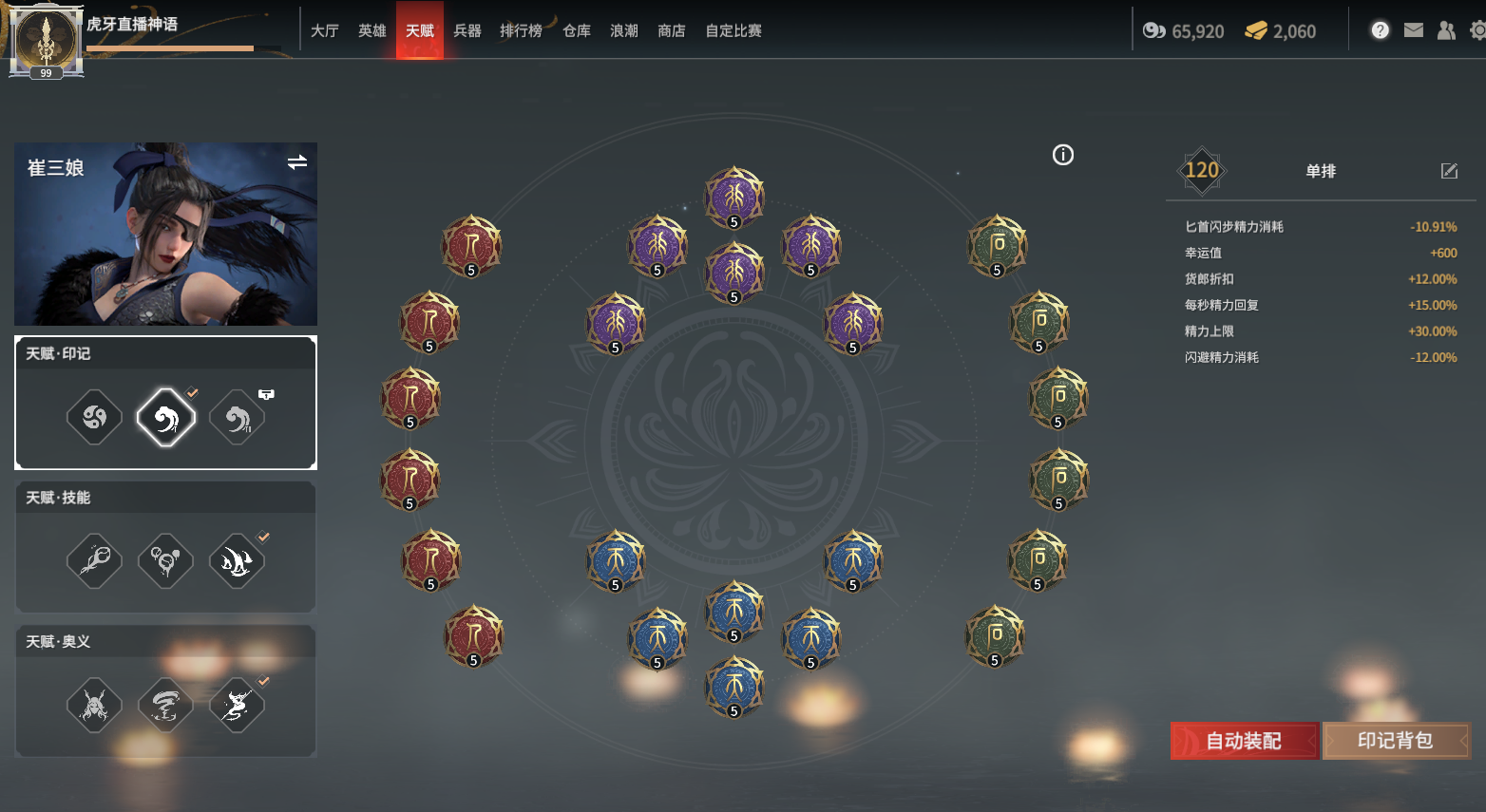The image size is (1486, 812).
Task: Click the question mark help icon
Action: tap(1381, 30)
